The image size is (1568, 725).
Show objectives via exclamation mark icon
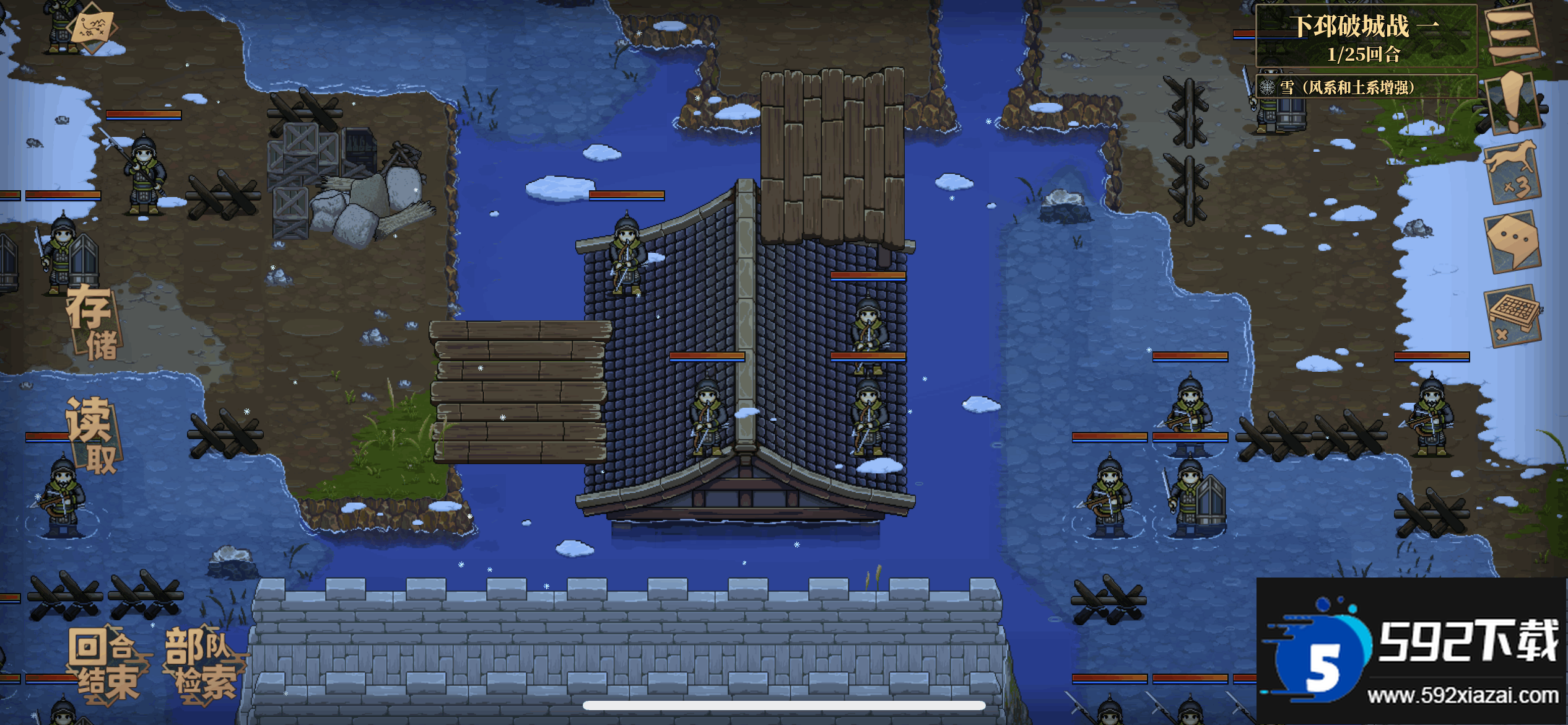[x=1512, y=103]
